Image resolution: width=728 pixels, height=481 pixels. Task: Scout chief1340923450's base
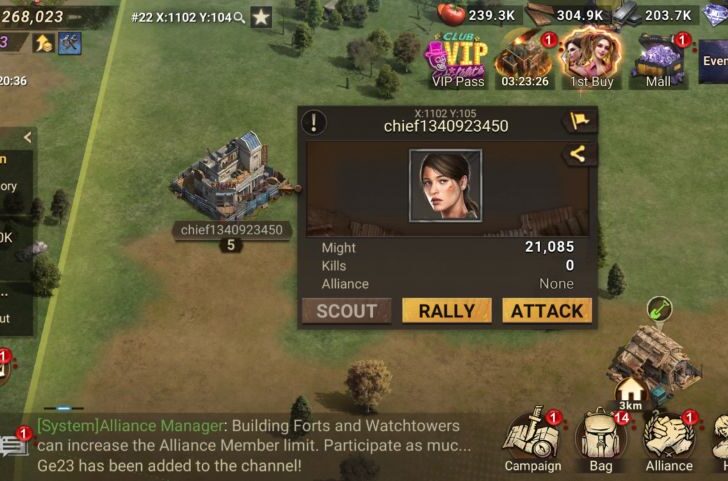[347, 311]
